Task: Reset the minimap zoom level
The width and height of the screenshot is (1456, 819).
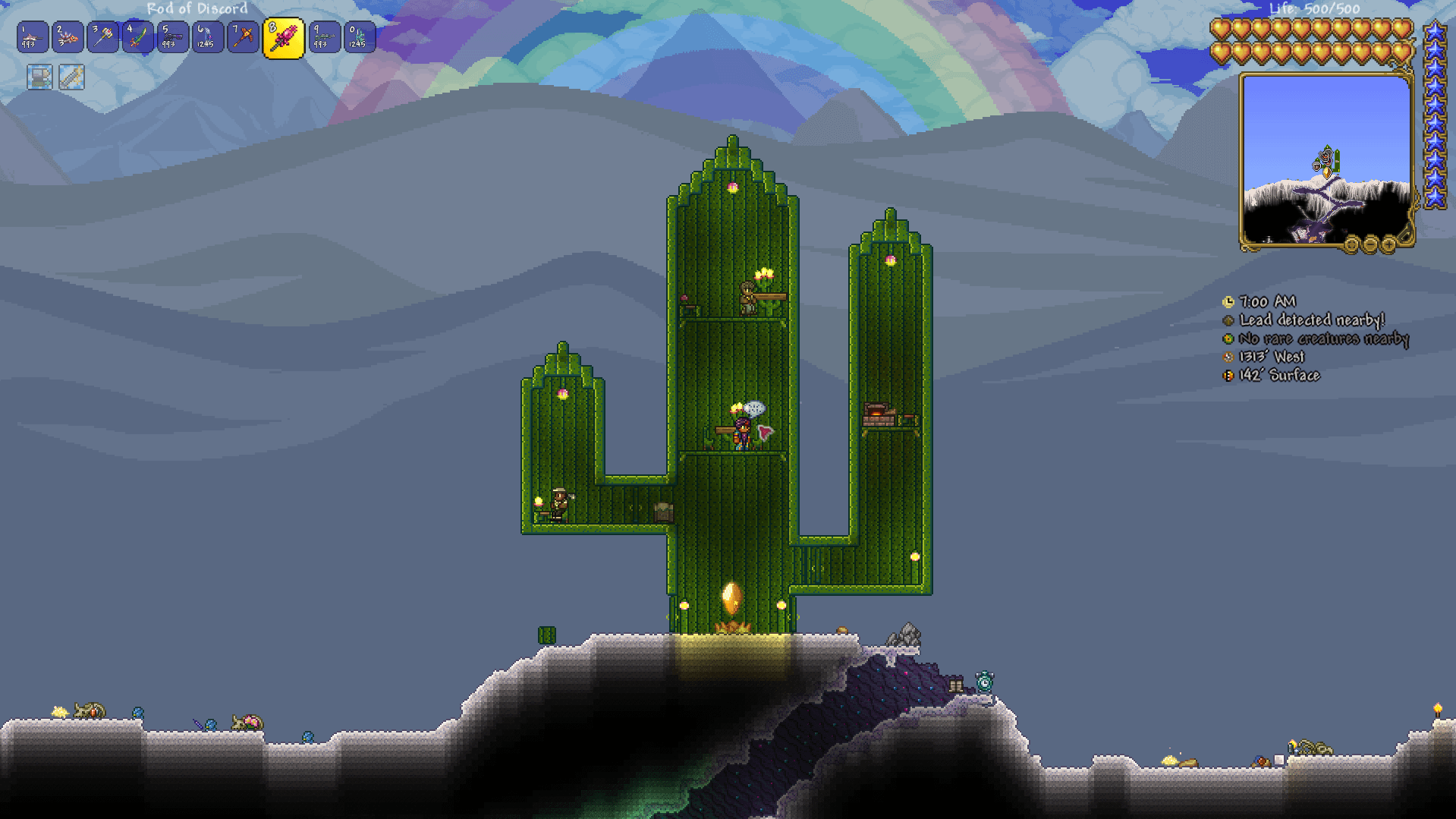Action: point(1352,244)
